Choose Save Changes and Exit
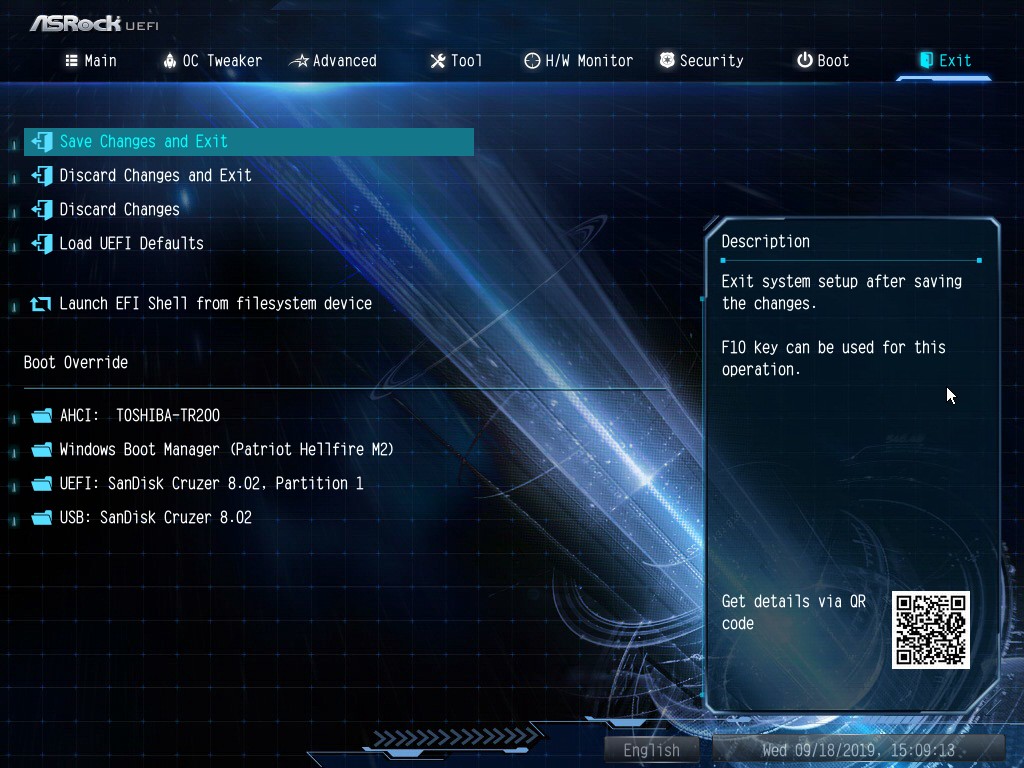The image size is (1024, 768). point(144,142)
